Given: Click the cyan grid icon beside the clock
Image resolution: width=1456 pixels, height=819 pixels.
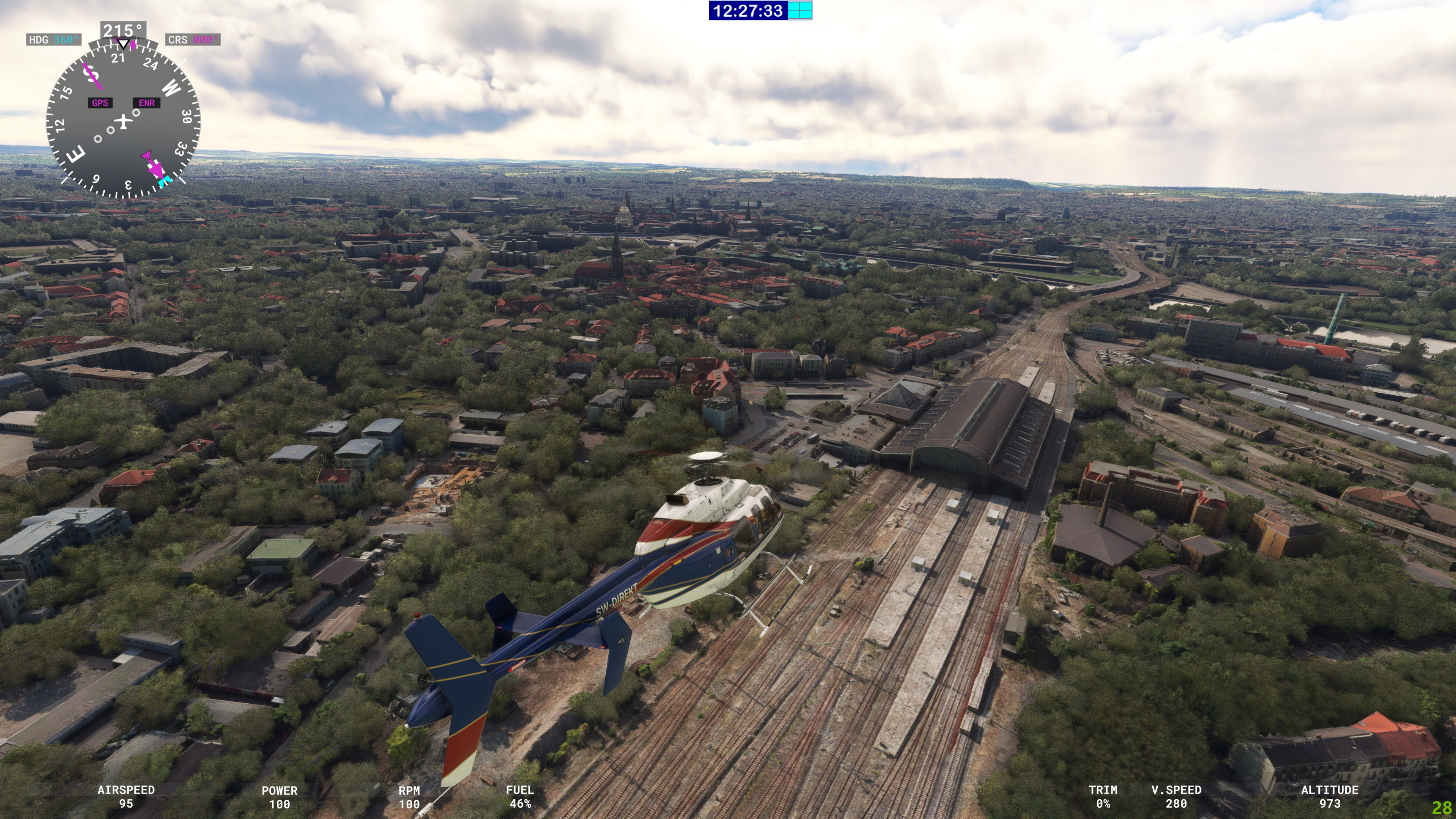Looking at the screenshot, I should [x=800, y=11].
